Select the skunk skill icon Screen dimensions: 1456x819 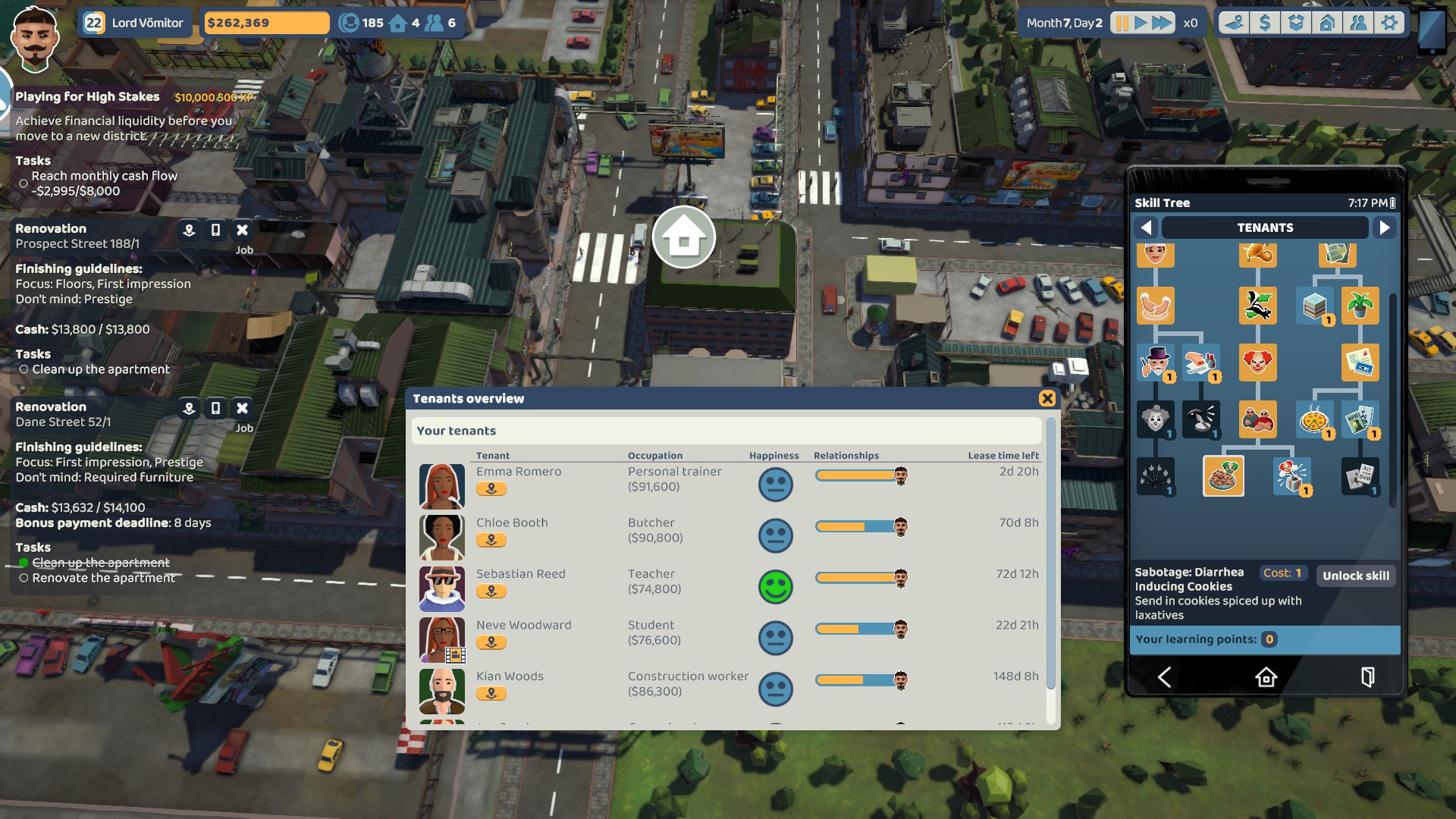[1257, 306]
